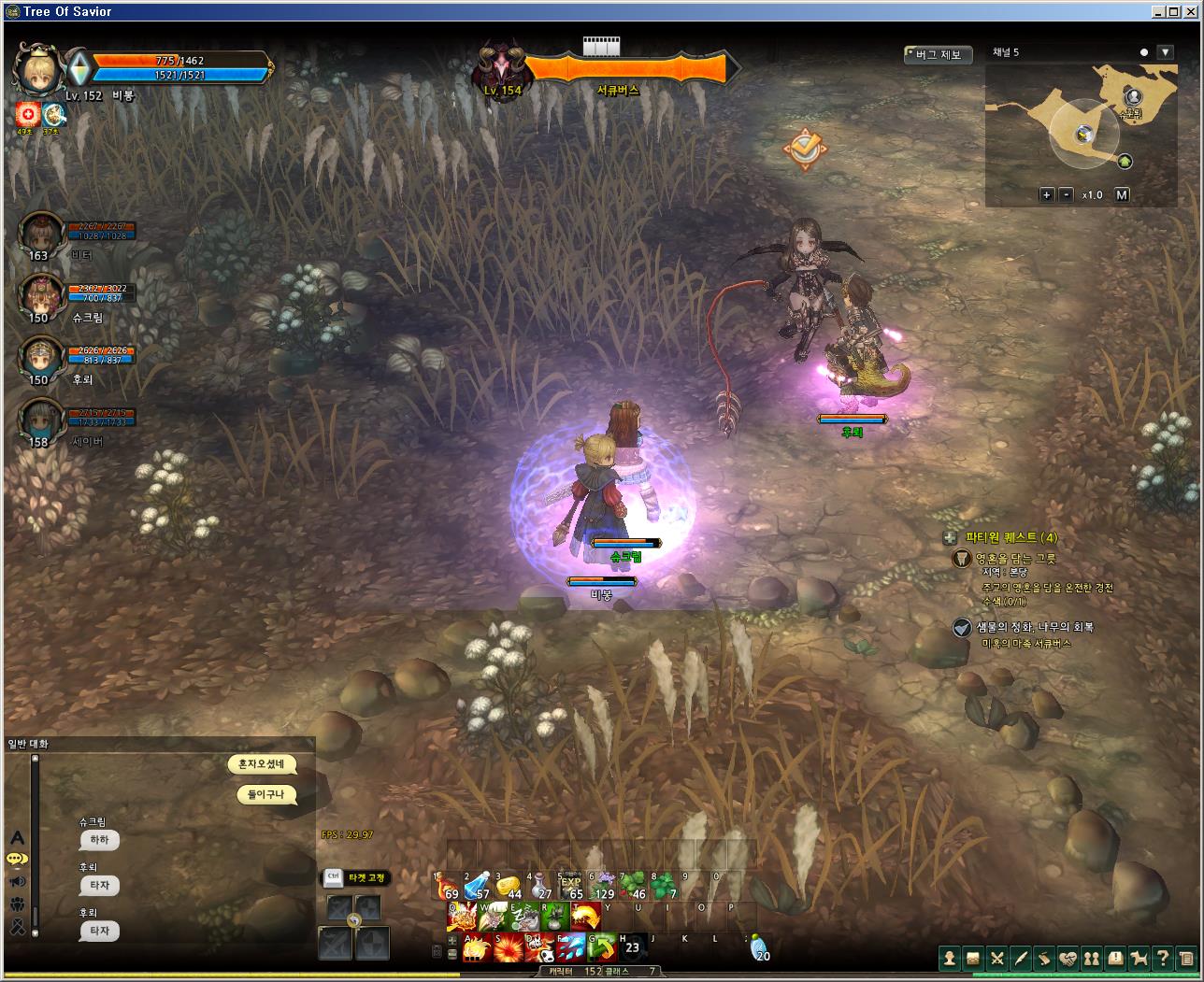This screenshot has width=1204, height=982.
Task: Use the blue SP potion in slot 2
Action: click(x=477, y=886)
